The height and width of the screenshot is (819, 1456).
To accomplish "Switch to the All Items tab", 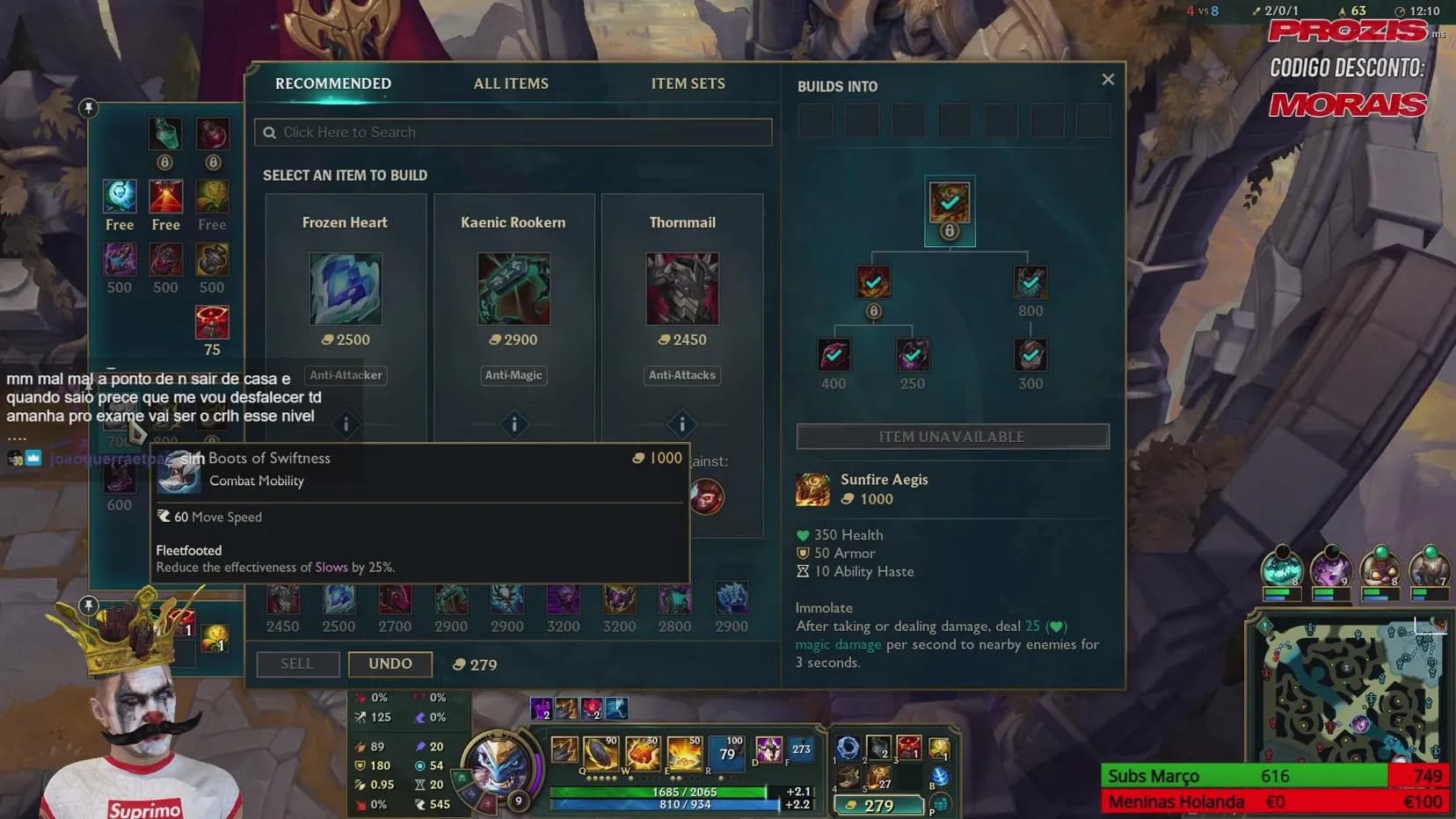I will [x=511, y=83].
